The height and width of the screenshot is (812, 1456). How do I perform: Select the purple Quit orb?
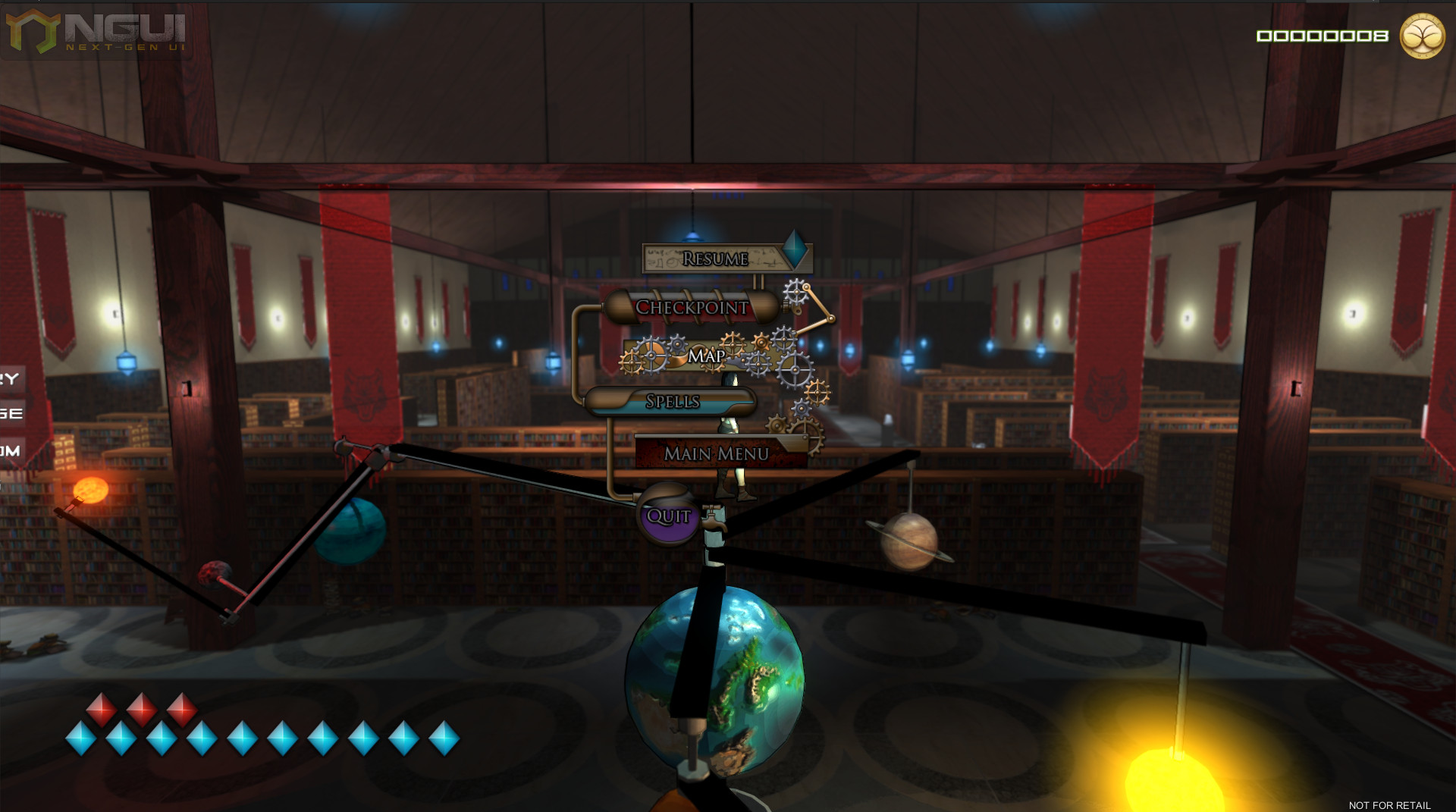click(x=668, y=516)
